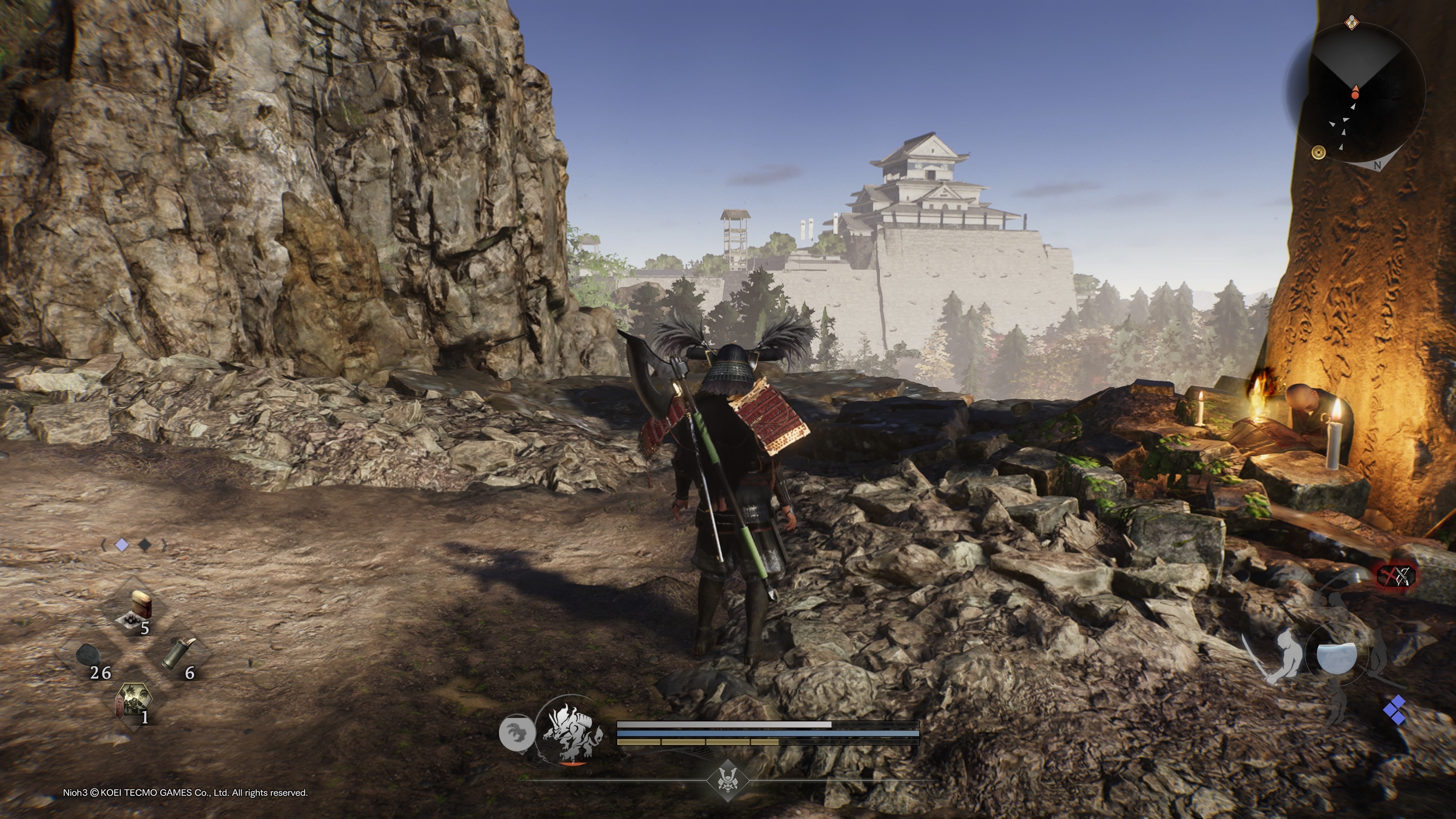Click the small round claw skill icon
Viewport: 1456px width, 819px height.
[x=516, y=733]
